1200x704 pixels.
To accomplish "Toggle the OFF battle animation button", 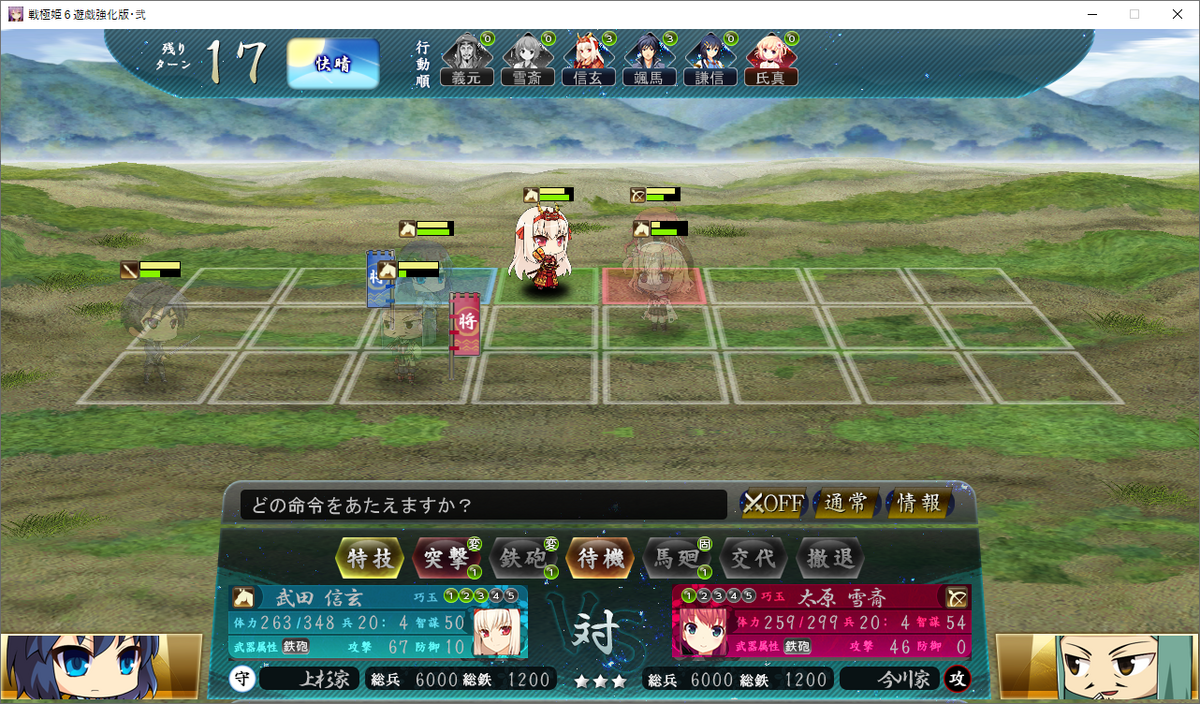I will [774, 503].
